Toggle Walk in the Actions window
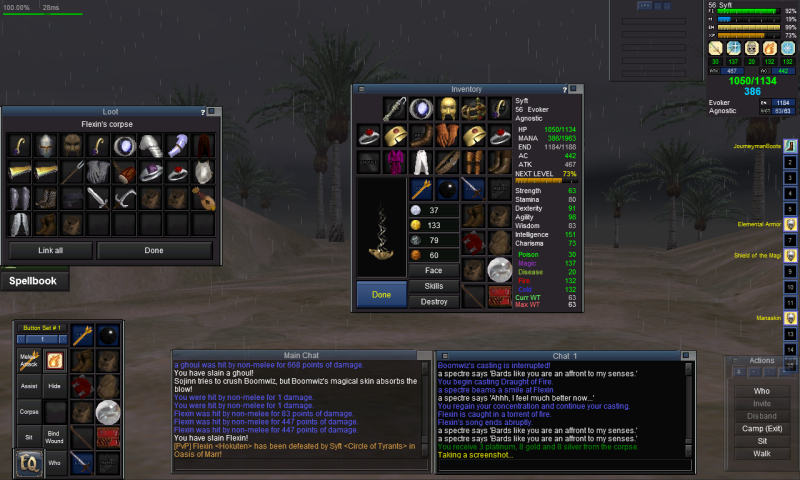Viewport: 800px width, 480px height. click(762, 453)
